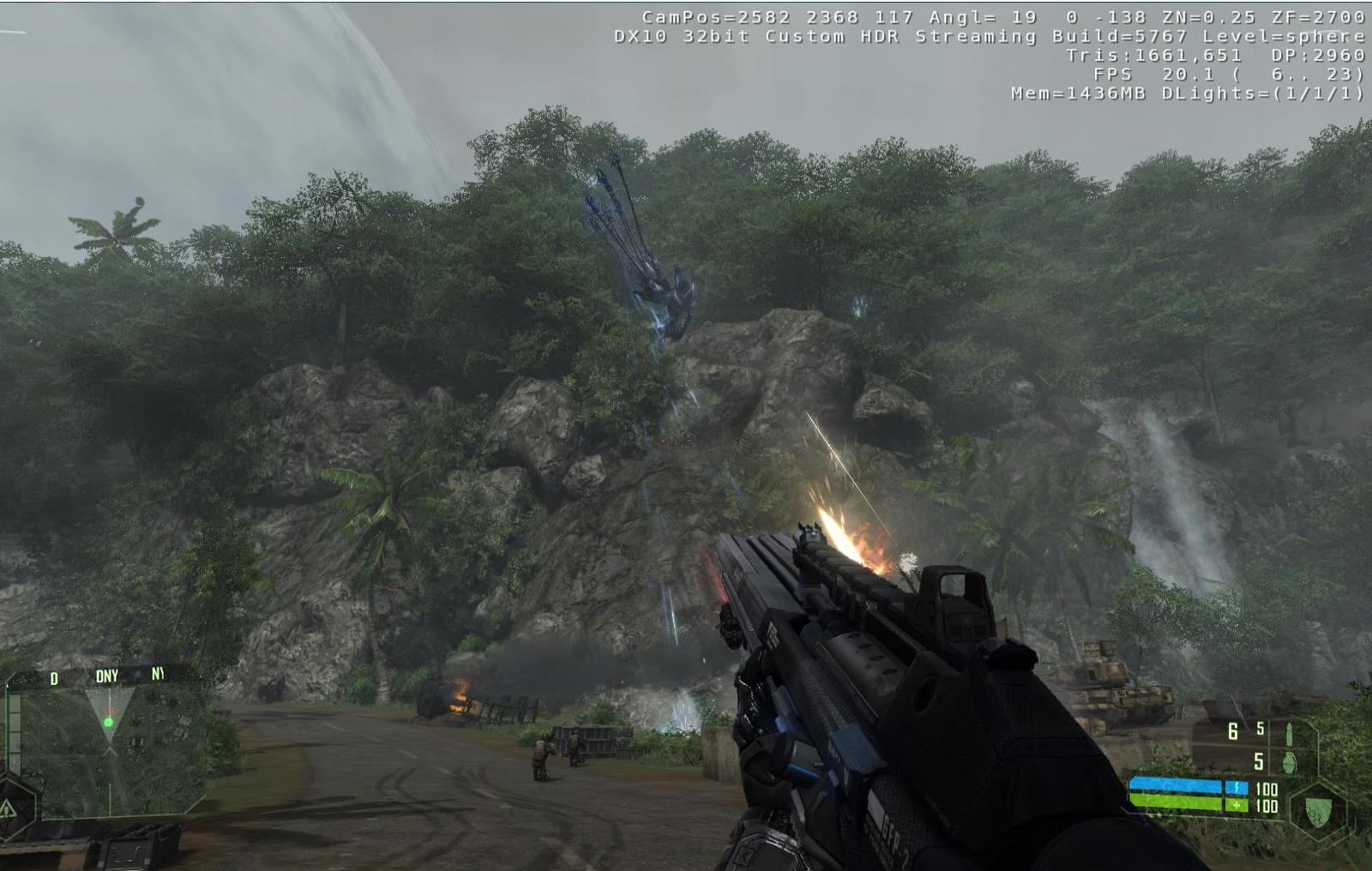Image resolution: width=1372 pixels, height=871 pixels.
Task: Click the frag grenade icon
Action: (x=1288, y=761)
